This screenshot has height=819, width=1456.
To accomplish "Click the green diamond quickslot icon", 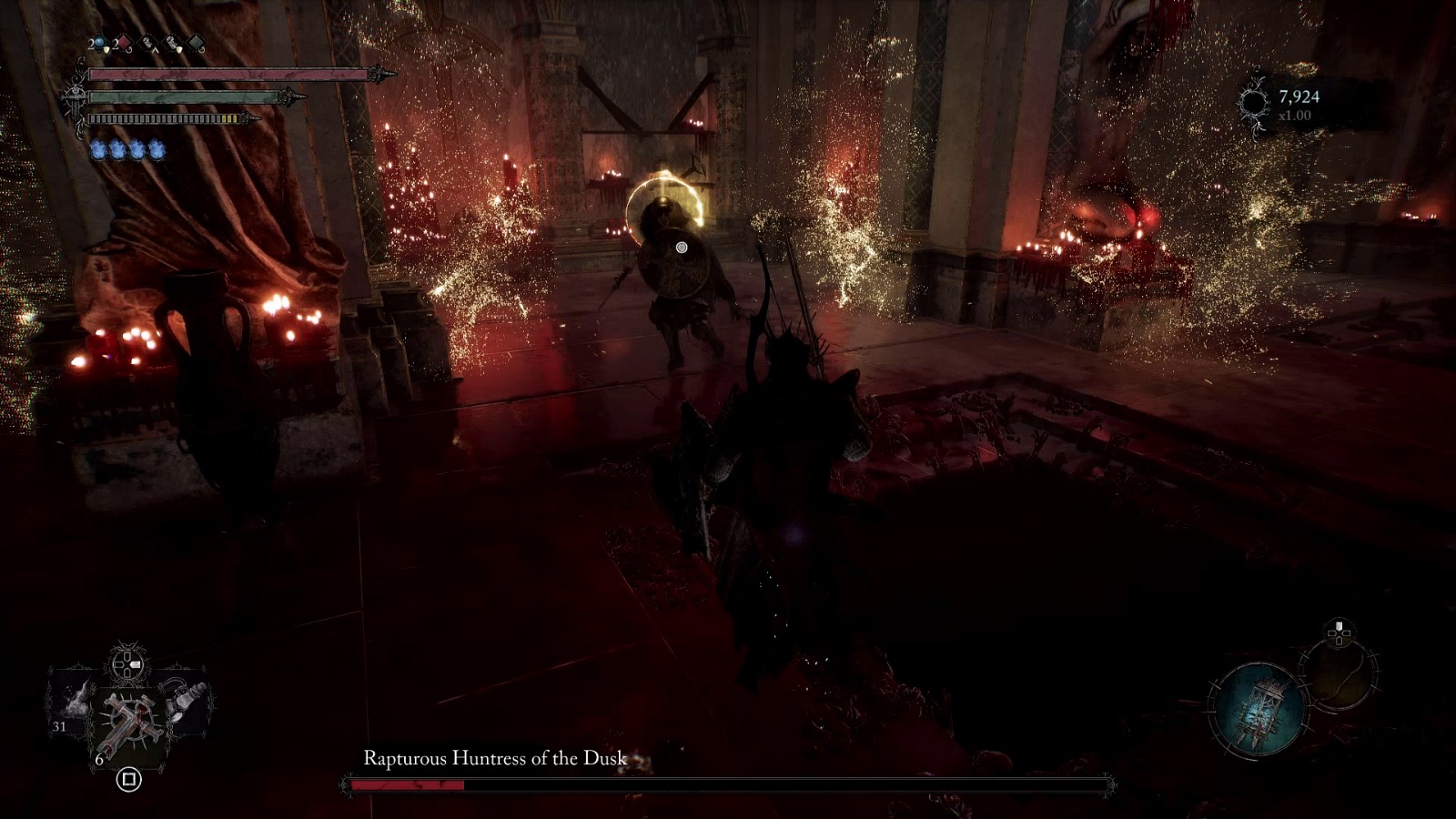I will [197, 43].
